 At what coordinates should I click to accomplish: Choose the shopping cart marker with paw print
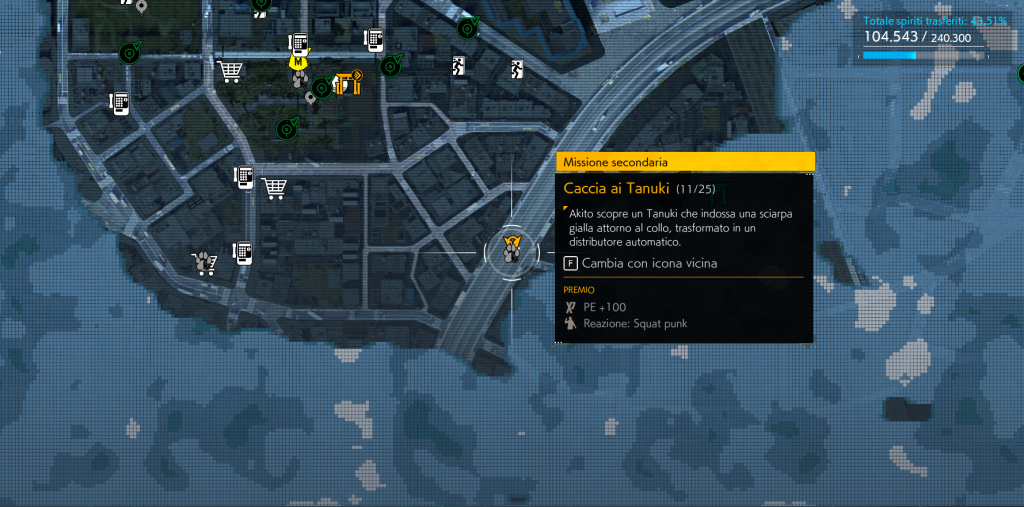(x=206, y=262)
